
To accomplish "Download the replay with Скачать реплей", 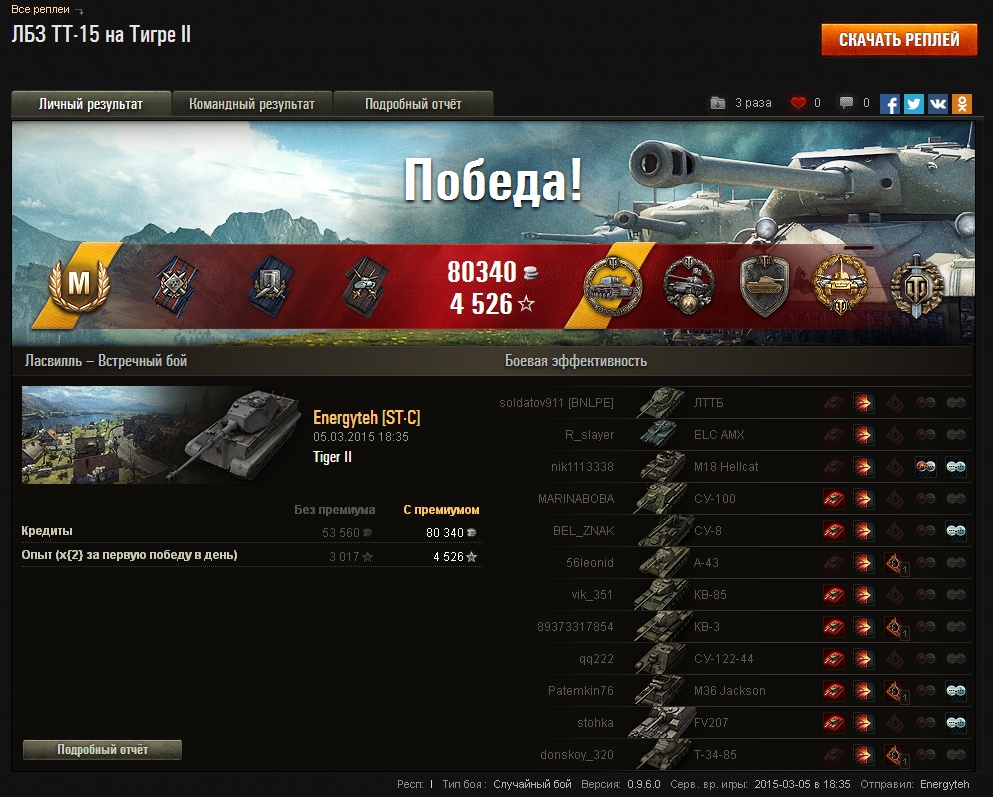I will 899,40.
